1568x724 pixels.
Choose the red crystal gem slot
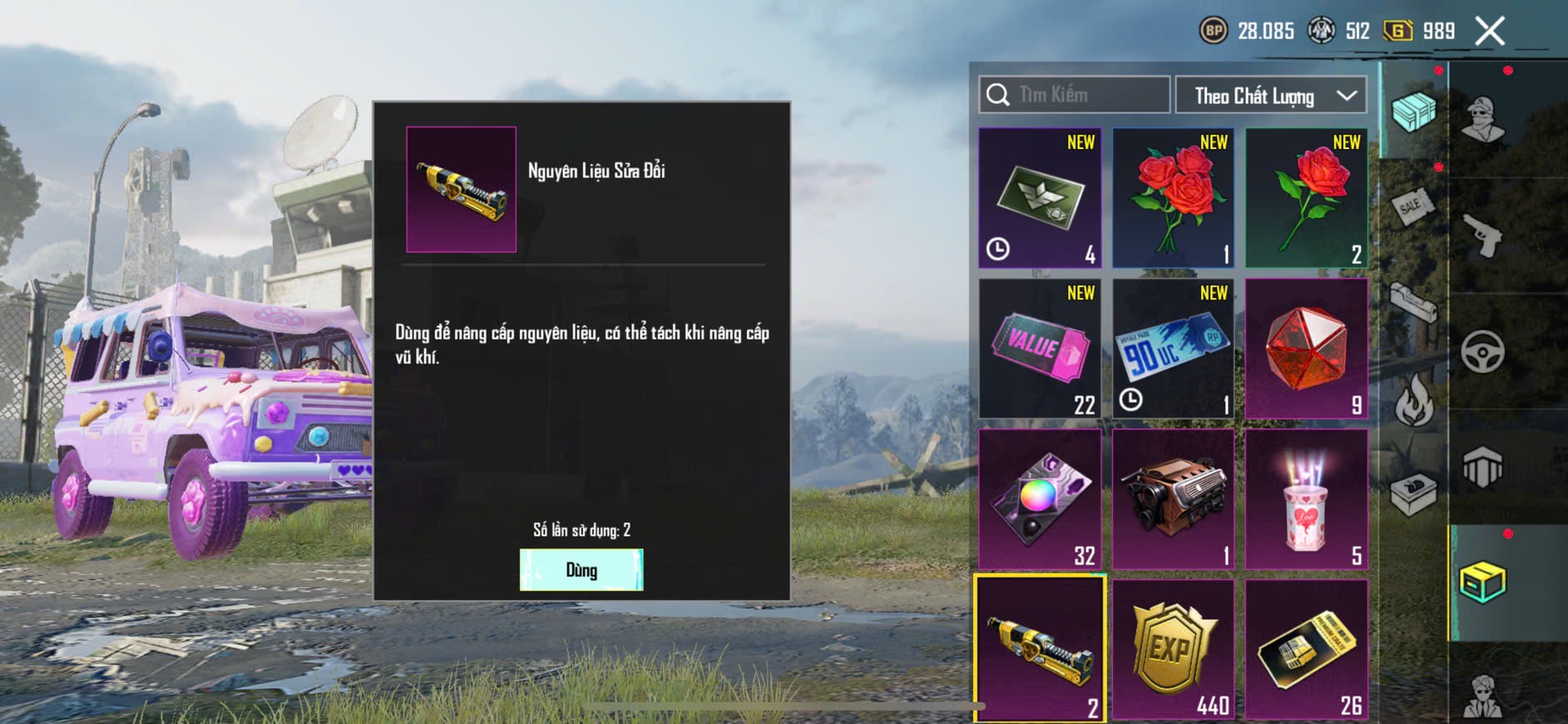(x=1306, y=349)
